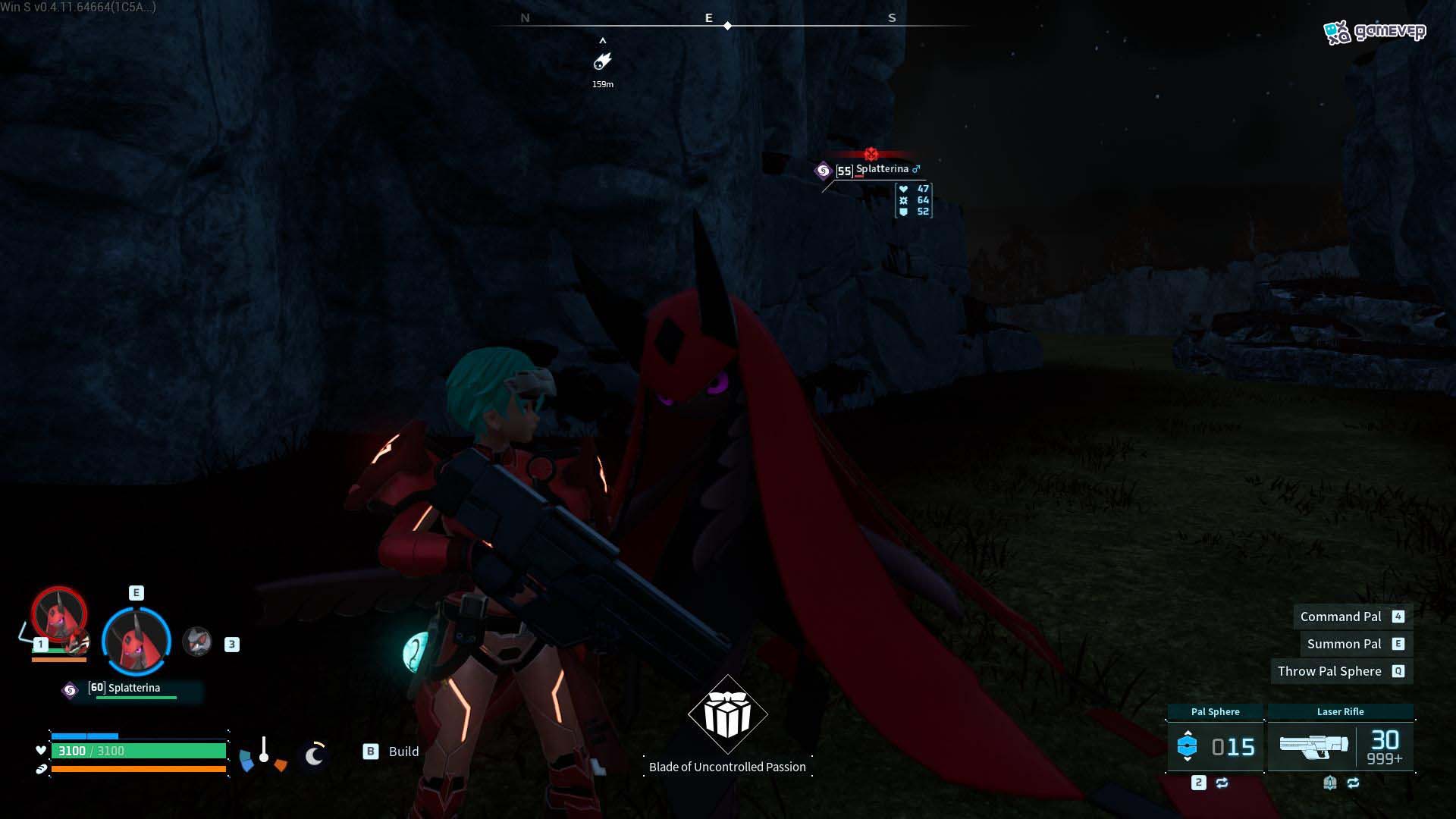
Task: Click the heart stat icon in the enemy panel
Action: coord(903,189)
